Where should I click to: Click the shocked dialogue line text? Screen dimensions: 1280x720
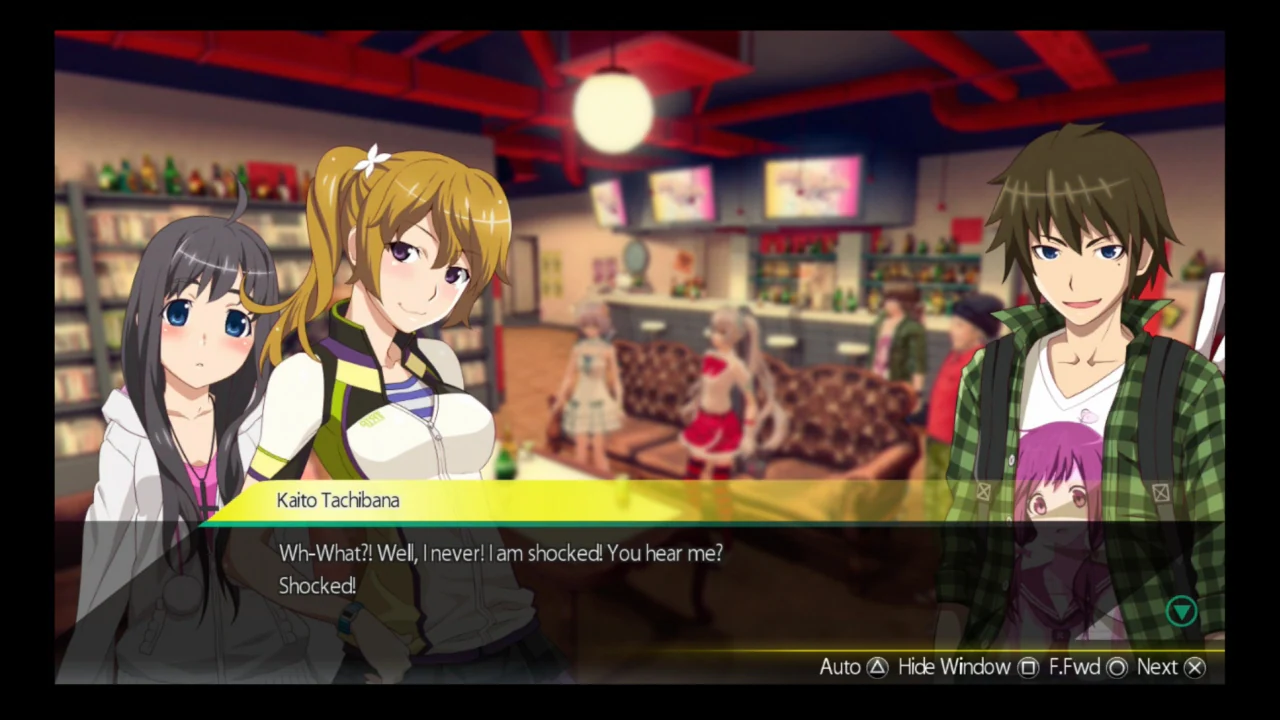(500, 553)
